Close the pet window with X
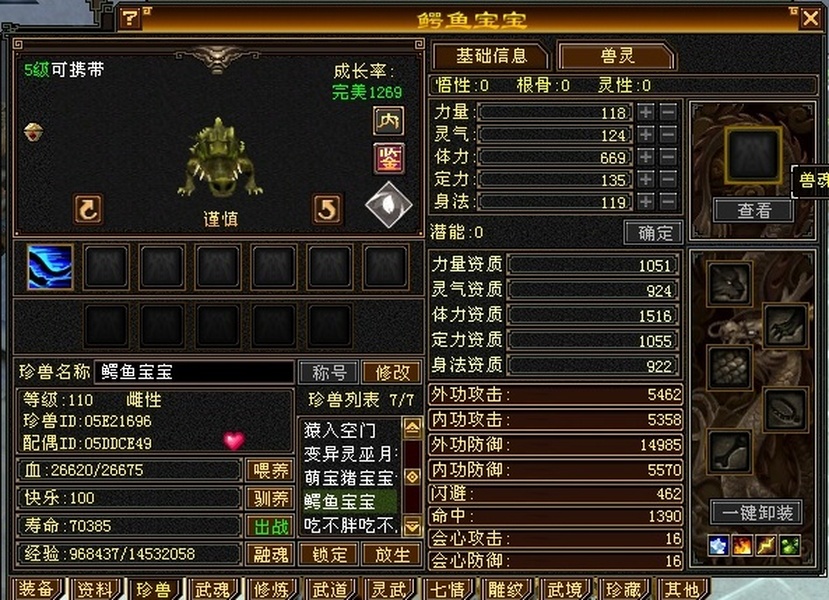829x600 pixels. (x=810, y=17)
